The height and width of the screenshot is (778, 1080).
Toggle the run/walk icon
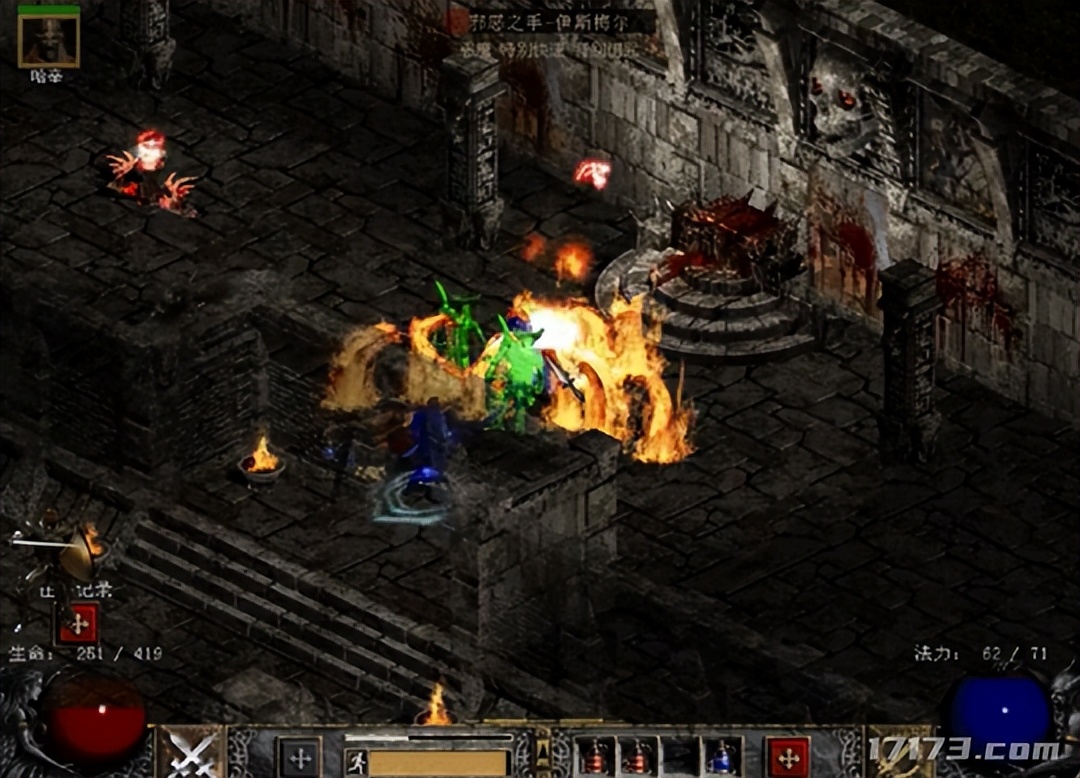point(356,763)
